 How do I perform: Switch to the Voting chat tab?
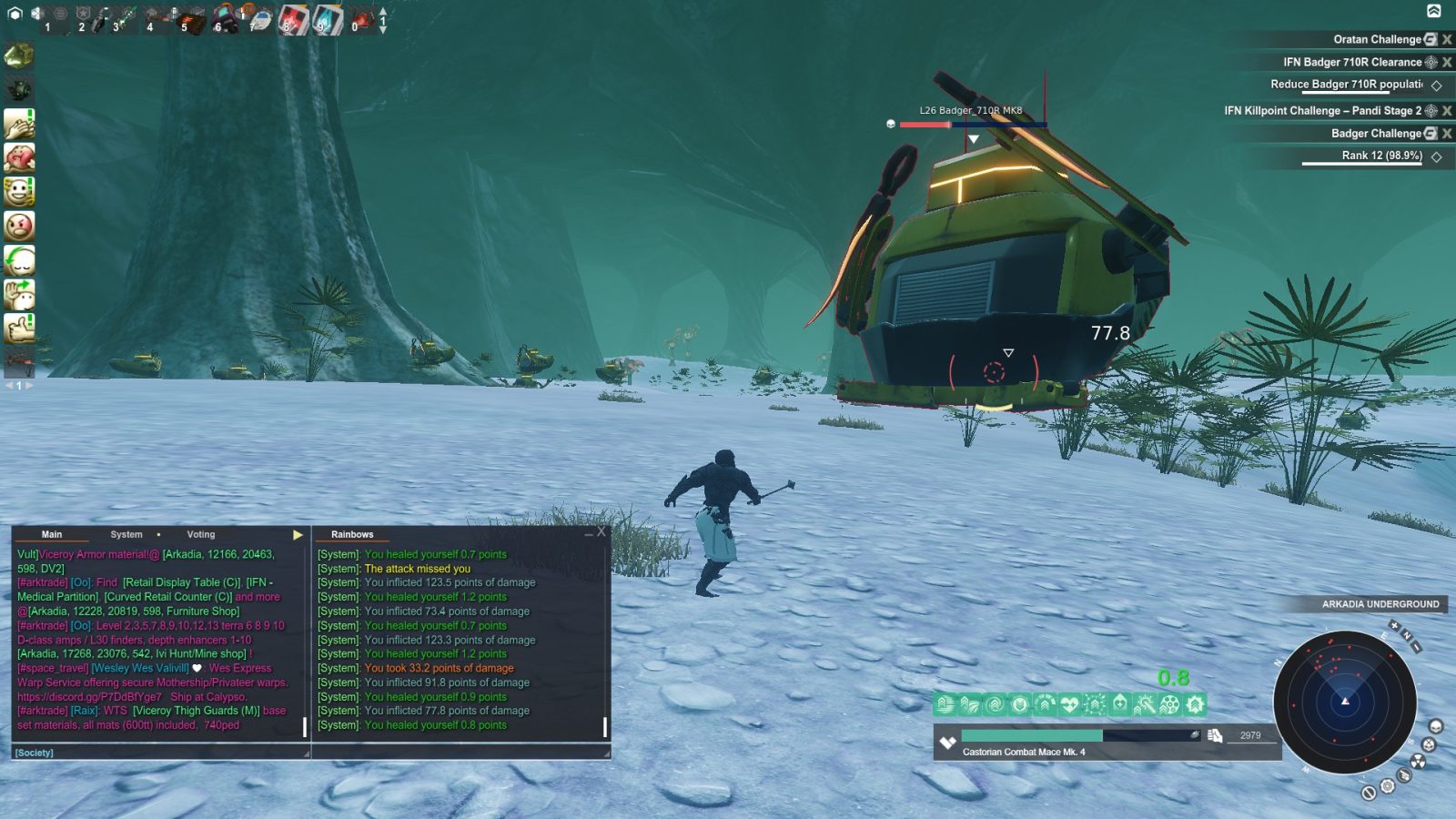point(200,534)
